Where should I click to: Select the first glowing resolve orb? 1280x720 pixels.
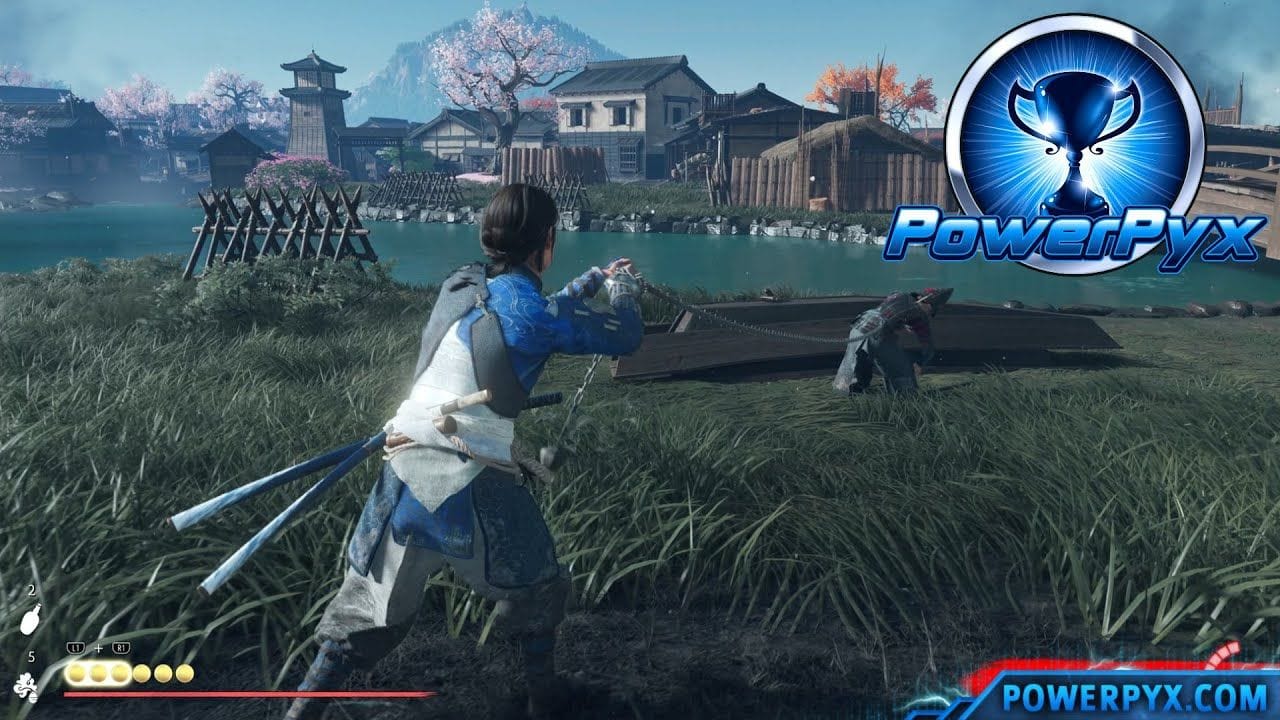[x=78, y=673]
